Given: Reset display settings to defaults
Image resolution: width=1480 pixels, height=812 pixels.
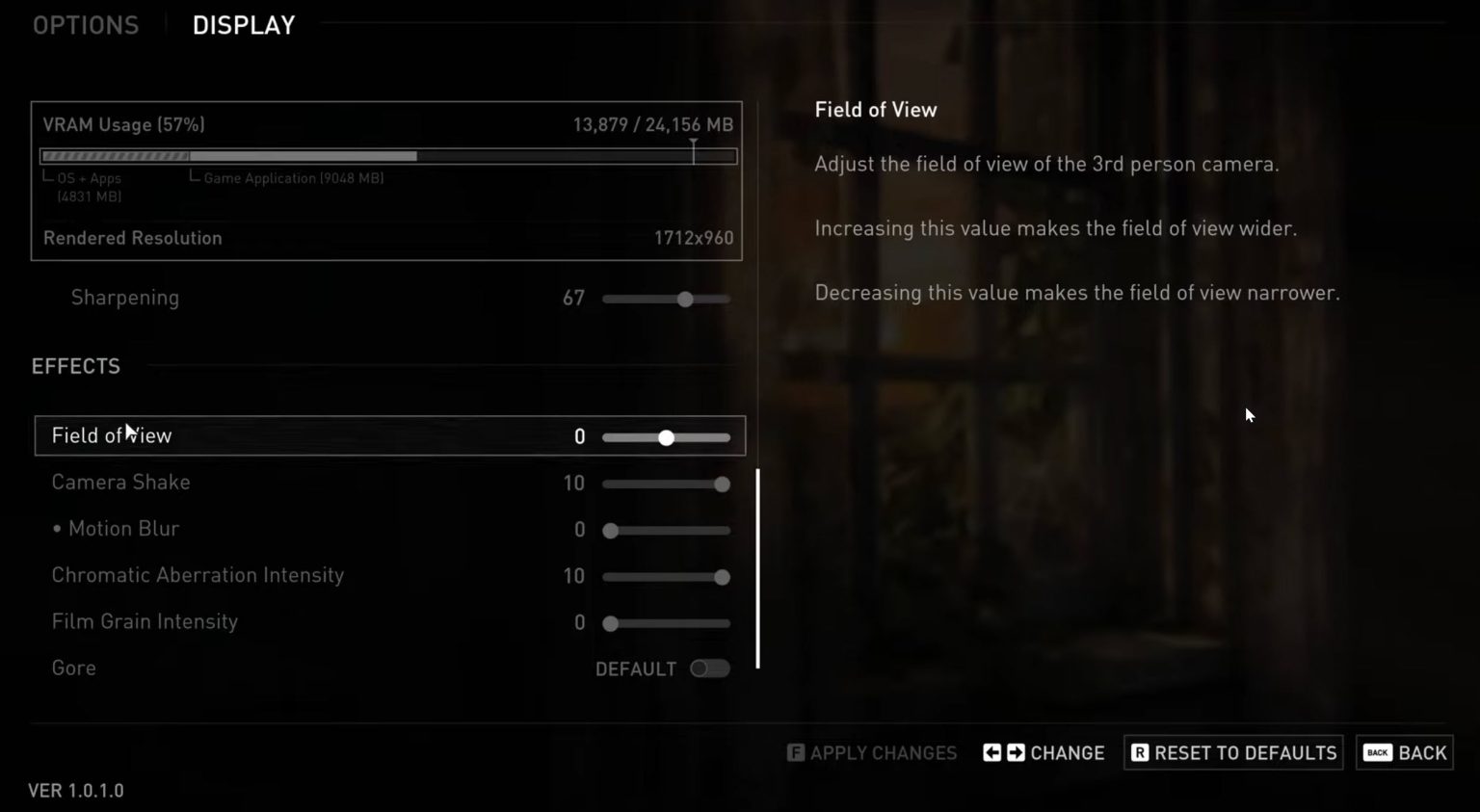Looking at the screenshot, I should click(x=1233, y=753).
